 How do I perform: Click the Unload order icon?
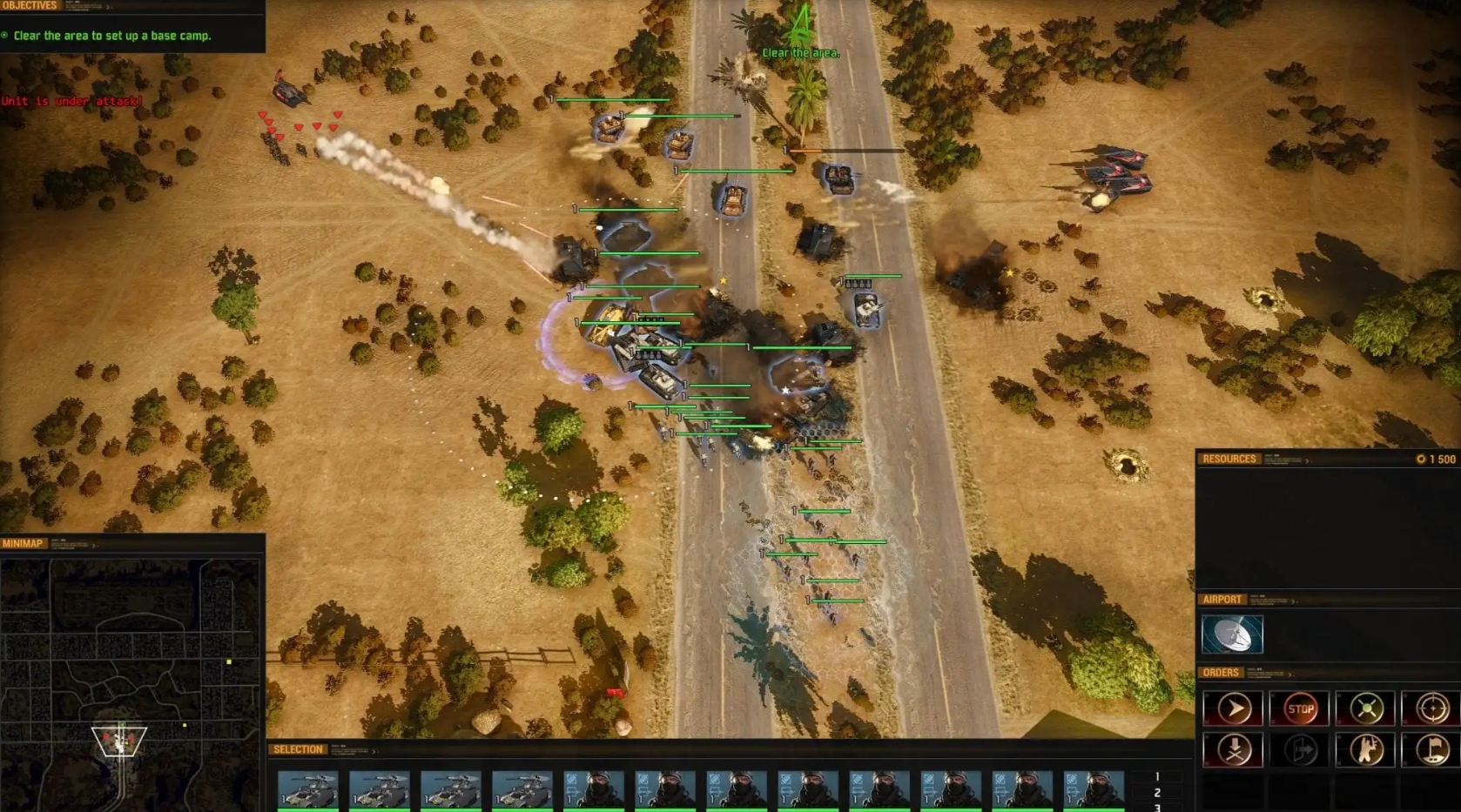pos(1299,749)
